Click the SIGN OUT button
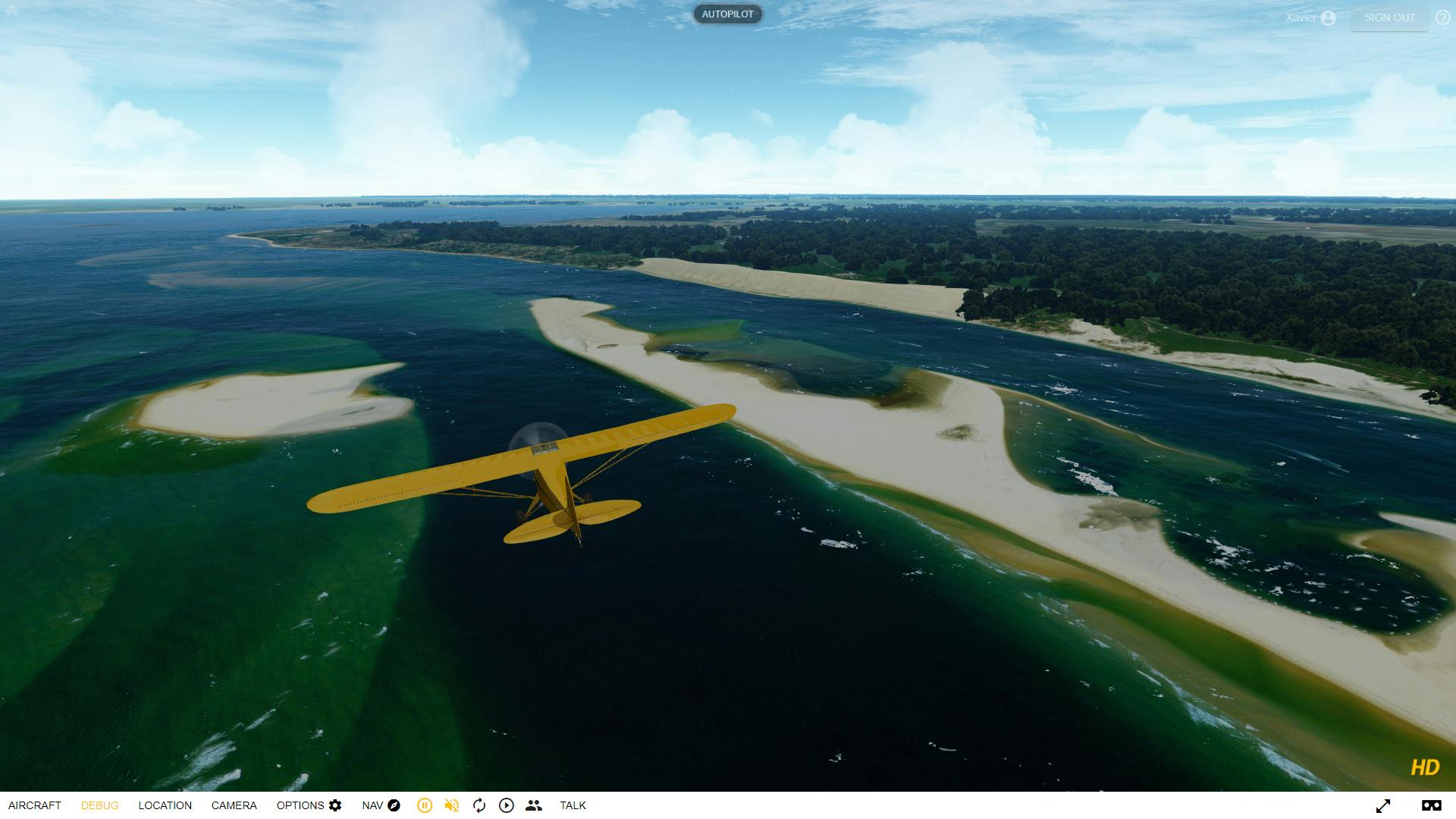Viewport: 1456px width, 819px height. 1389,17
